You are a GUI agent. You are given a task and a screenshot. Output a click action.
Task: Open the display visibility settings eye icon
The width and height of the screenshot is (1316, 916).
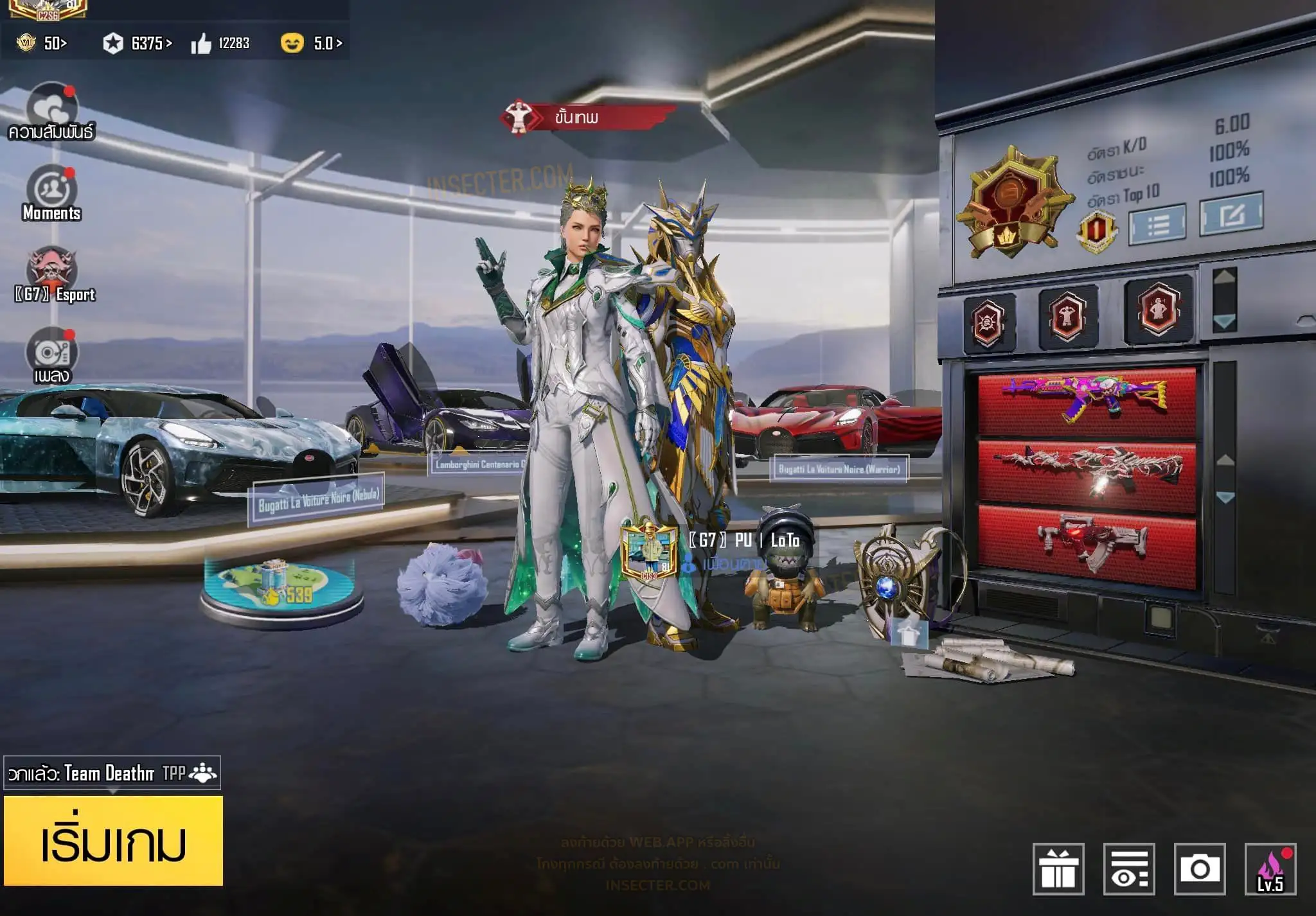pyautogui.click(x=1129, y=869)
